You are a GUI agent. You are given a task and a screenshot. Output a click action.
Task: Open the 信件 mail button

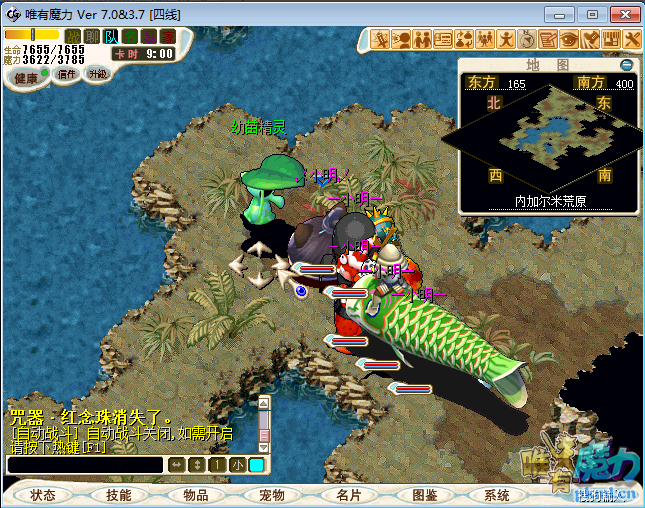pos(67,73)
